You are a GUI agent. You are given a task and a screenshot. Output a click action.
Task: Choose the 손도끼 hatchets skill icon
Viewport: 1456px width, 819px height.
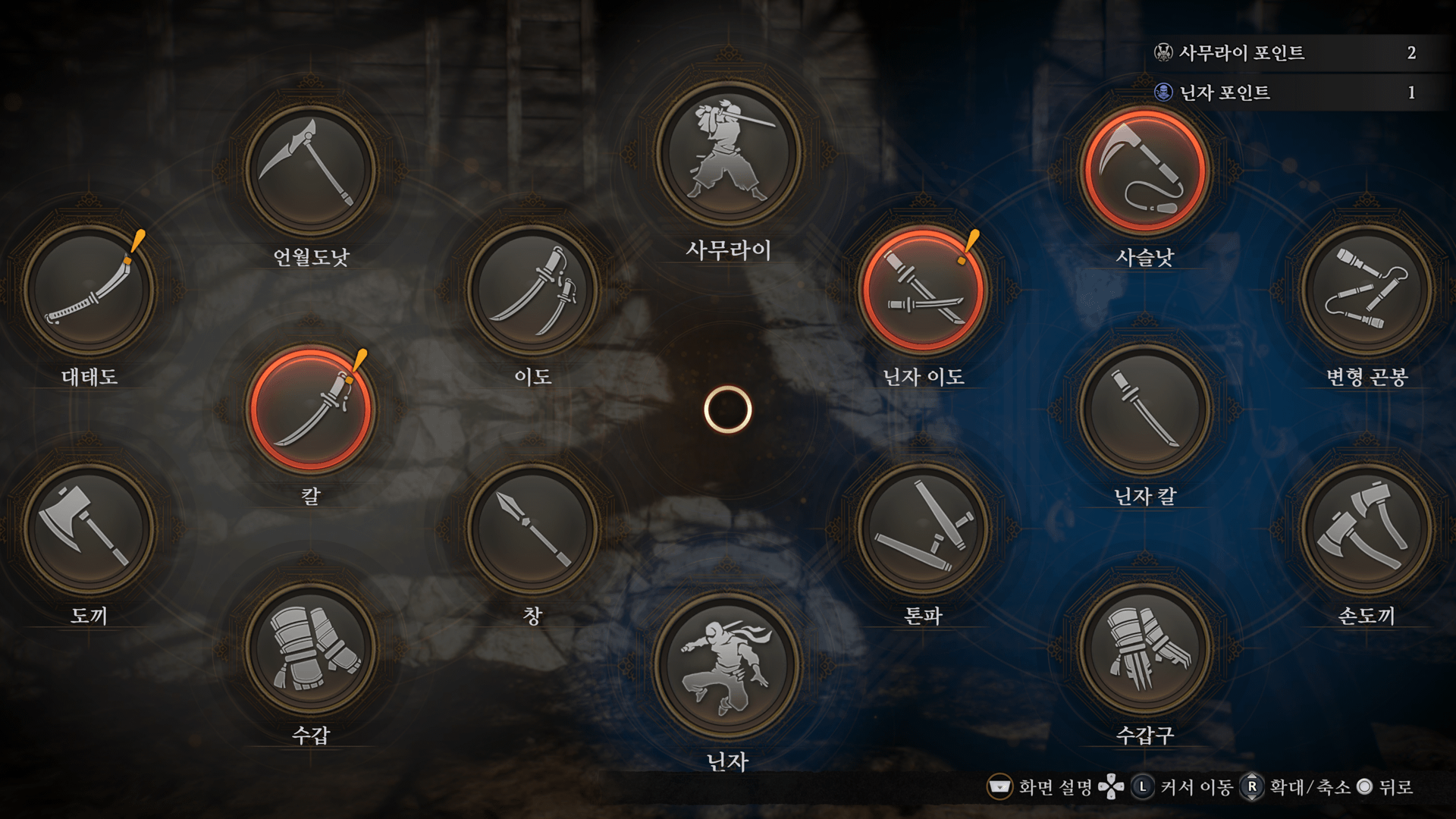click(x=1367, y=529)
